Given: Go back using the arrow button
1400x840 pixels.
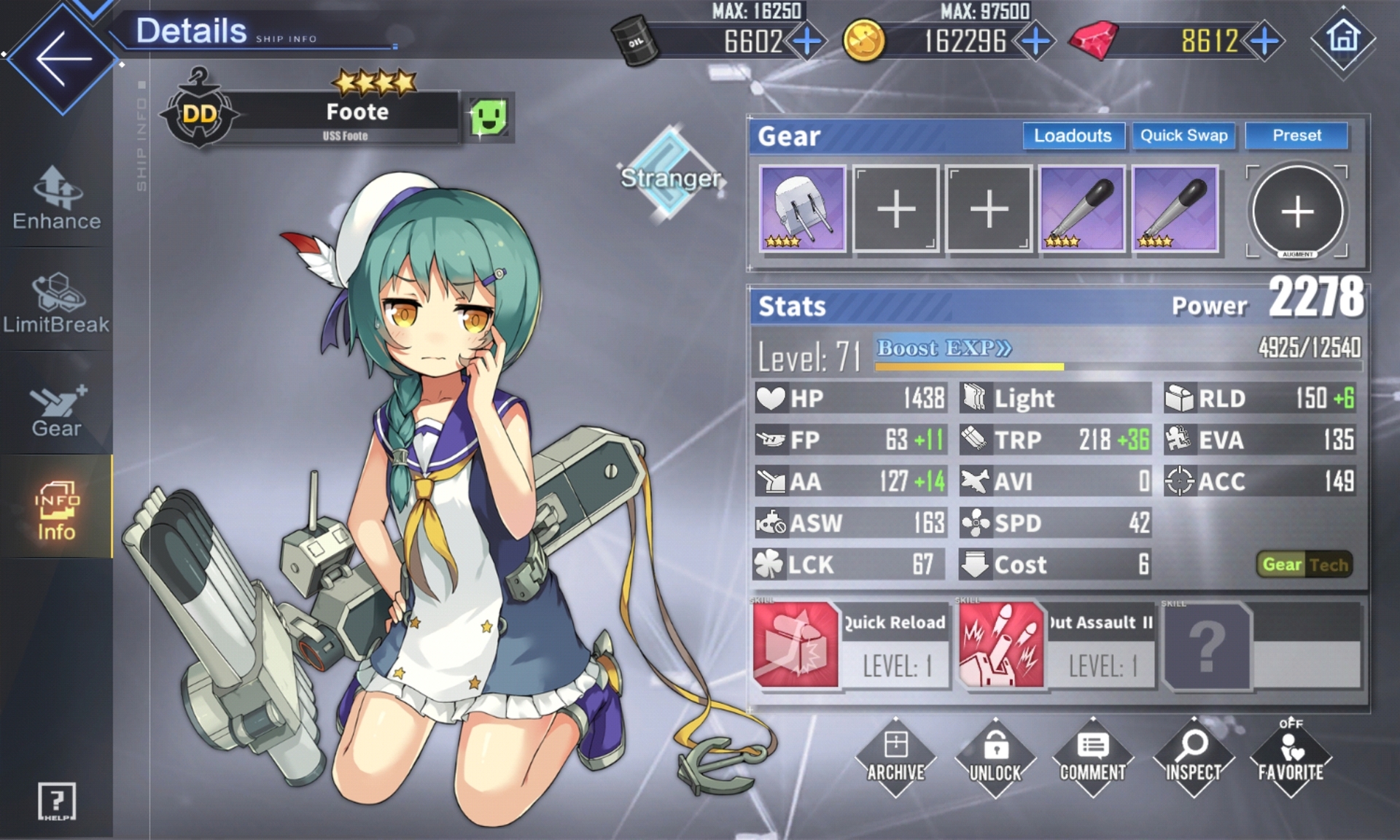Looking at the screenshot, I should [63, 58].
